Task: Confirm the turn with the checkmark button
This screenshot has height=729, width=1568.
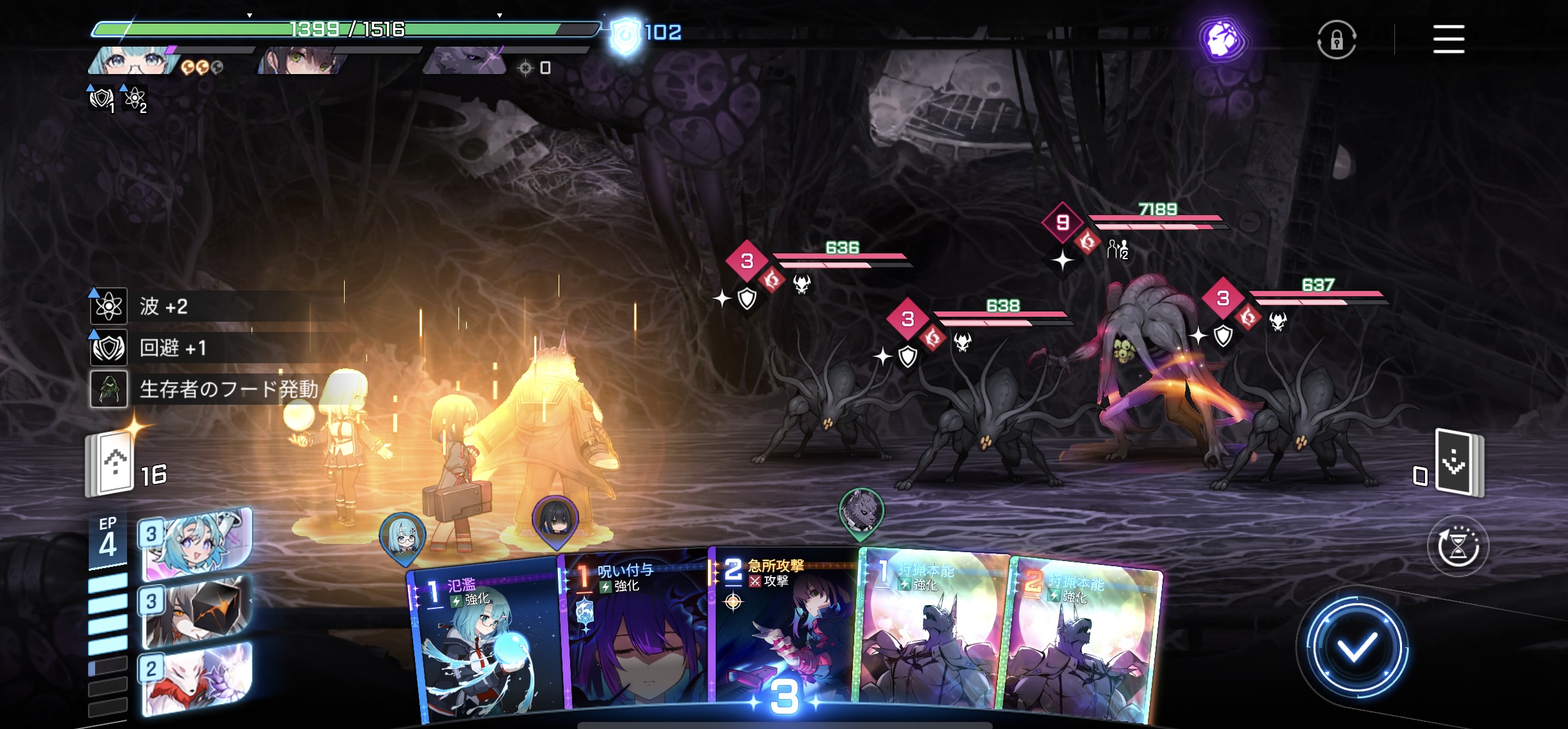Action: click(1357, 648)
